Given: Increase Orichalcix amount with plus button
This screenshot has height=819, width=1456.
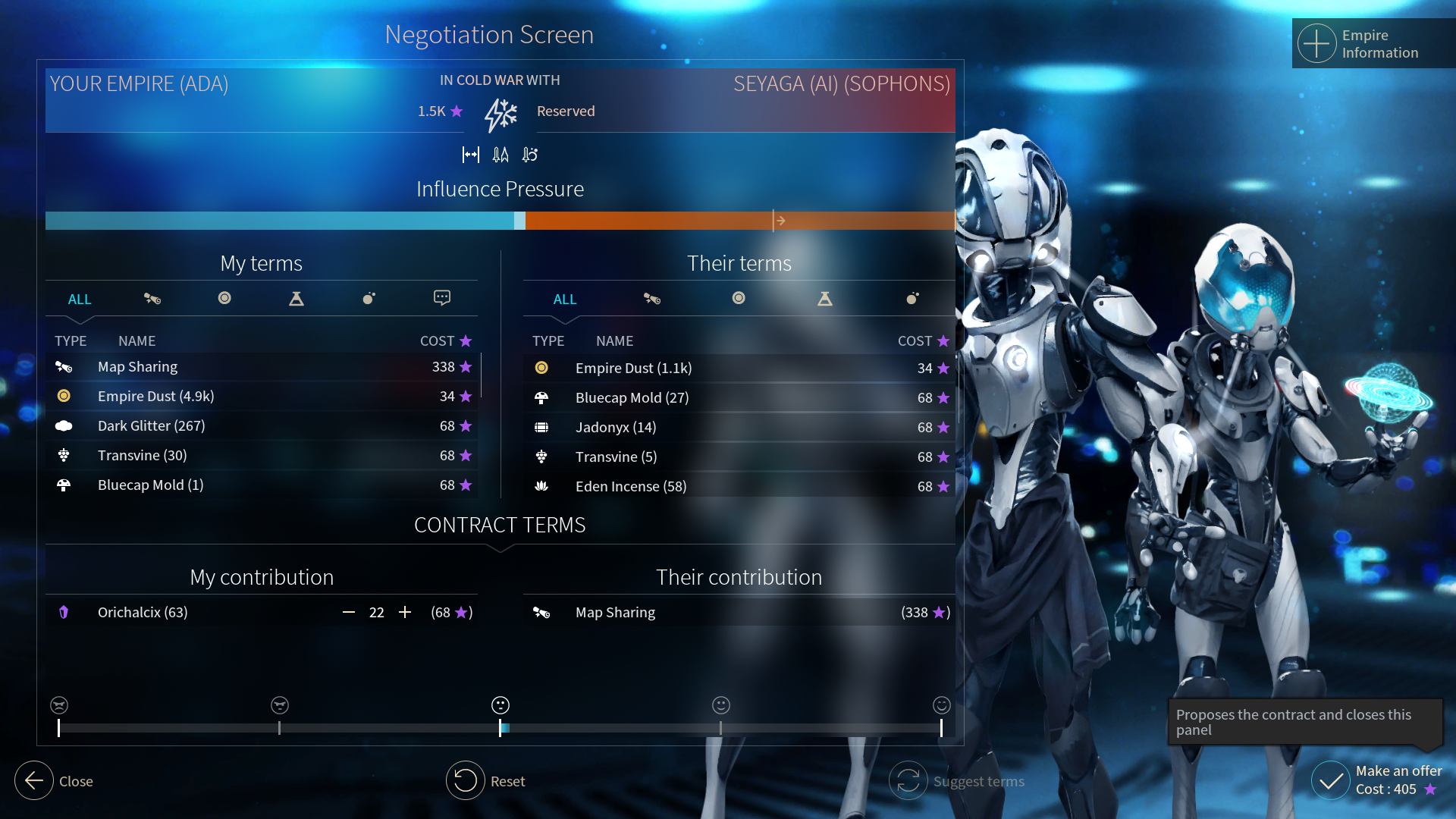Looking at the screenshot, I should 405,613.
